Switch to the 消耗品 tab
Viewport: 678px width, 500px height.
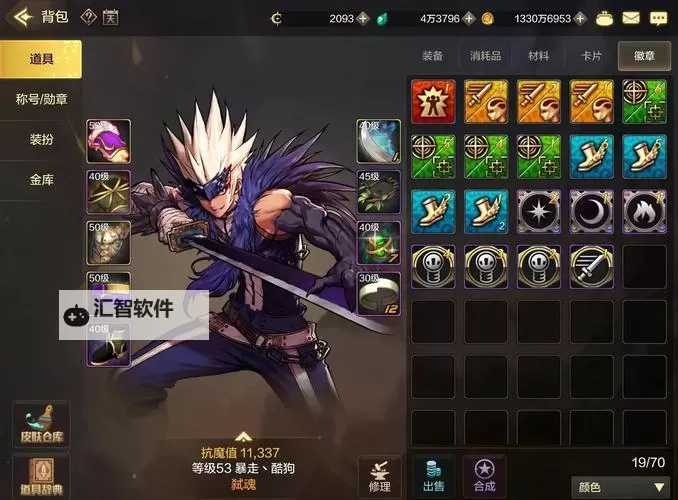pos(486,57)
